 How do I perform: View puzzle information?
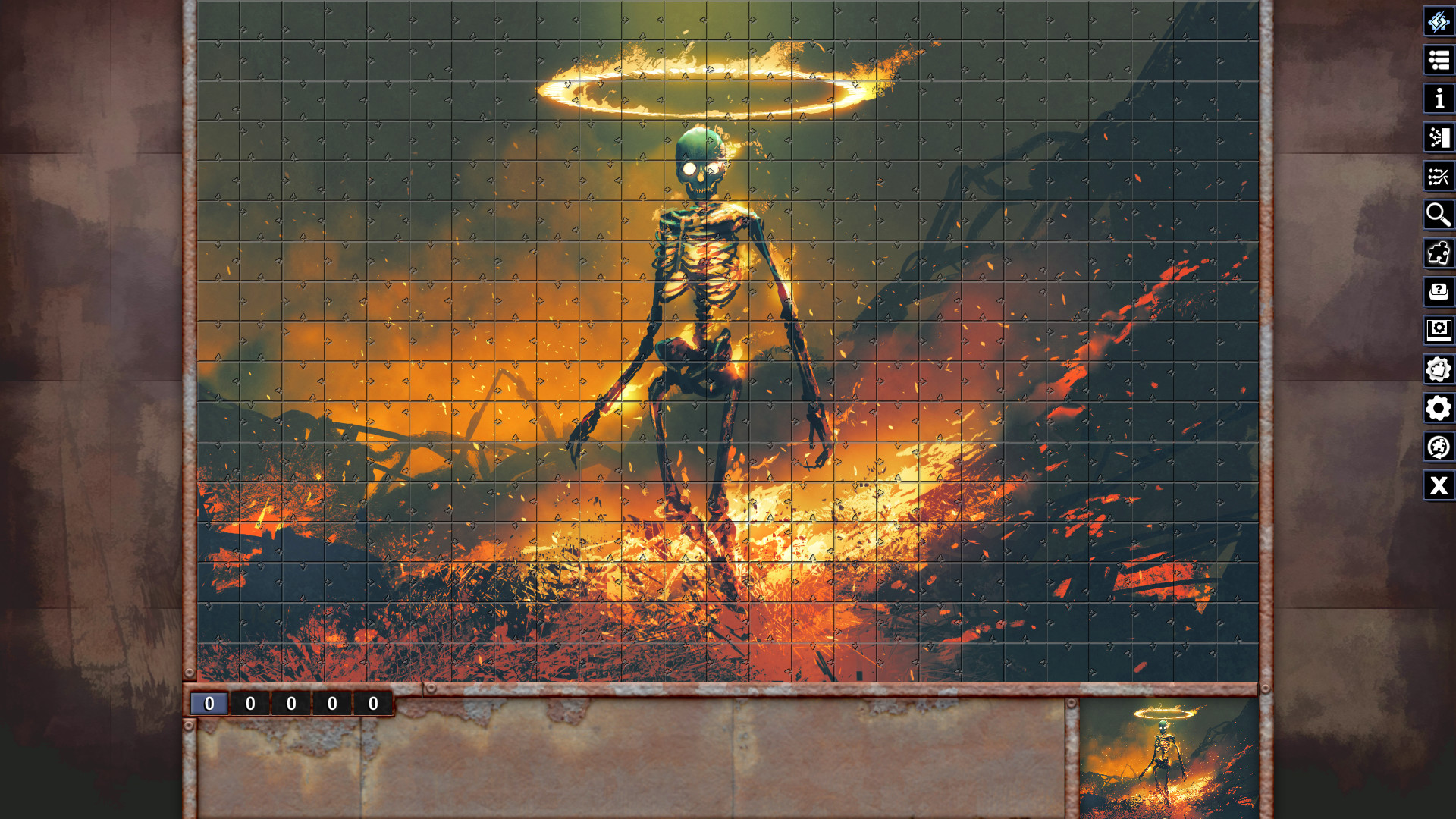(1439, 99)
